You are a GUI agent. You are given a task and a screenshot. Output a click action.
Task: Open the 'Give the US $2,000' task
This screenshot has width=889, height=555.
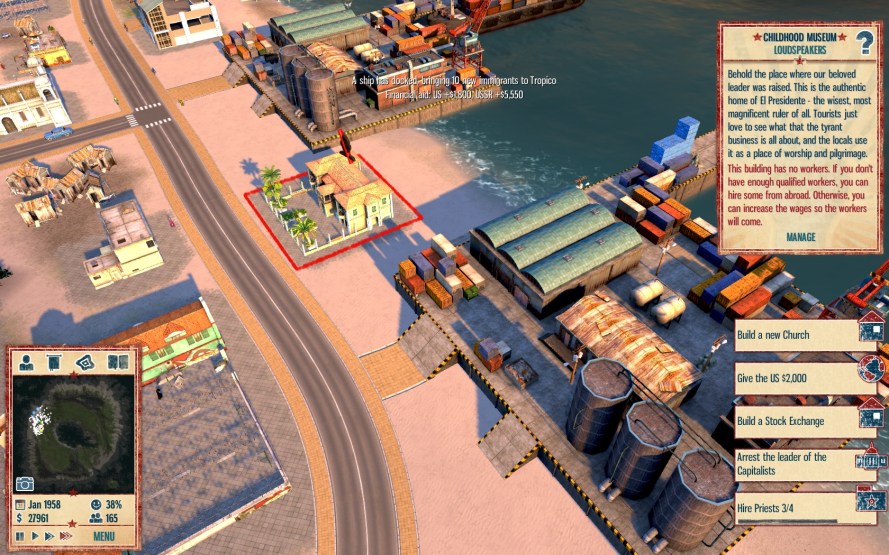(795, 378)
